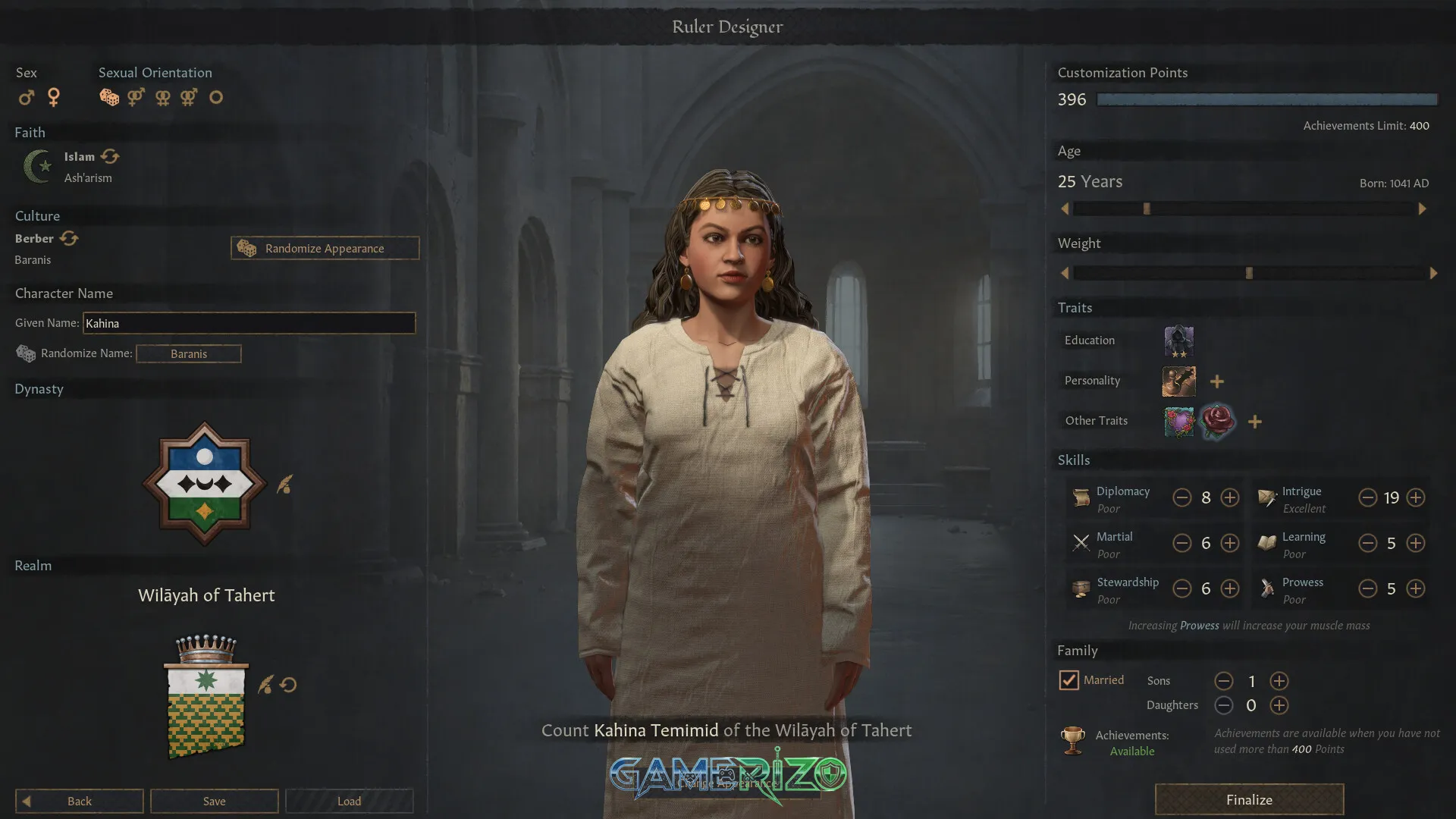Viewport: 1456px width, 819px height.
Task: Open the Education trait icon
Action: (1178, 341)
